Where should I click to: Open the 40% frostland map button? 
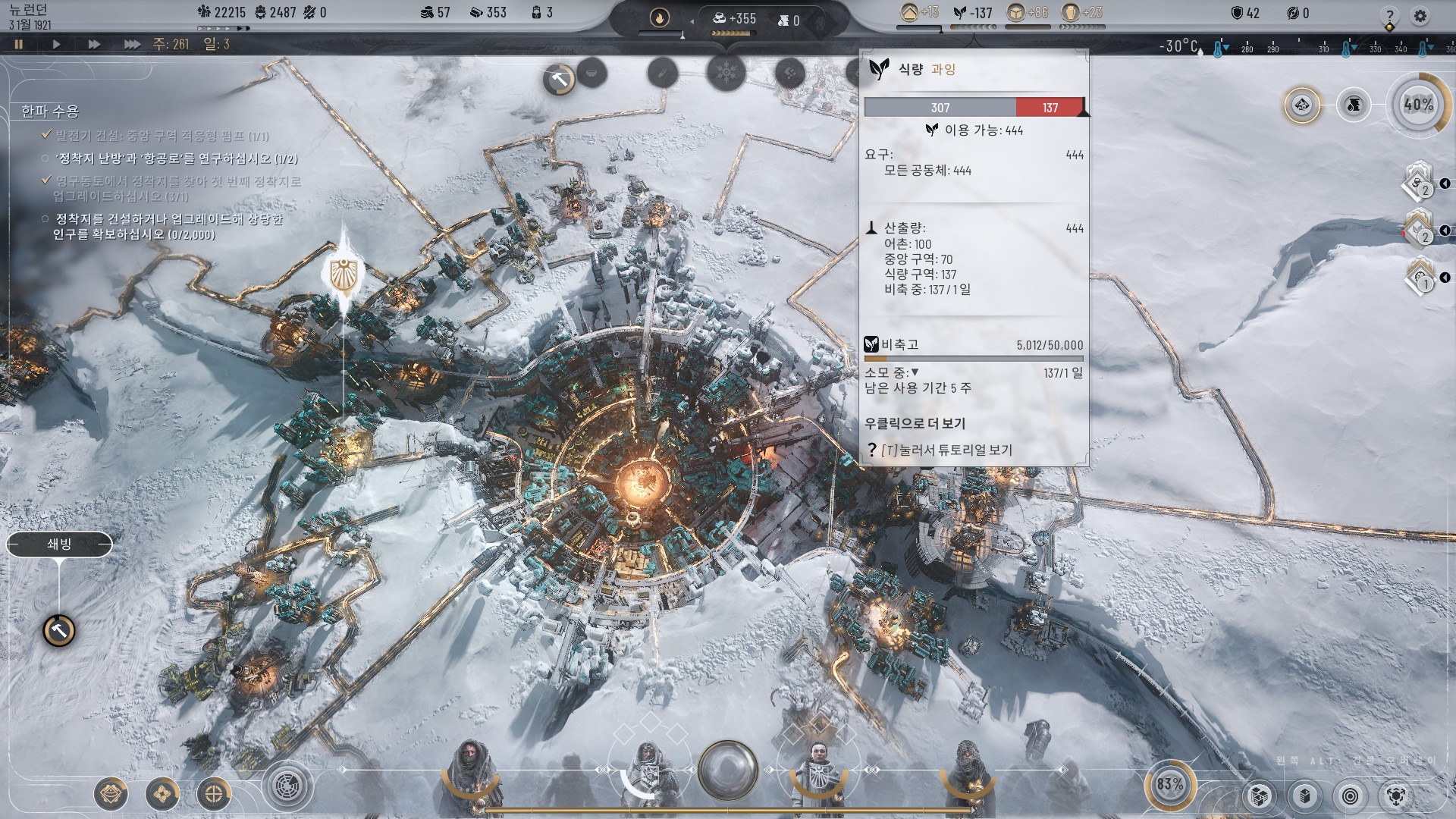coord(1417,105)
